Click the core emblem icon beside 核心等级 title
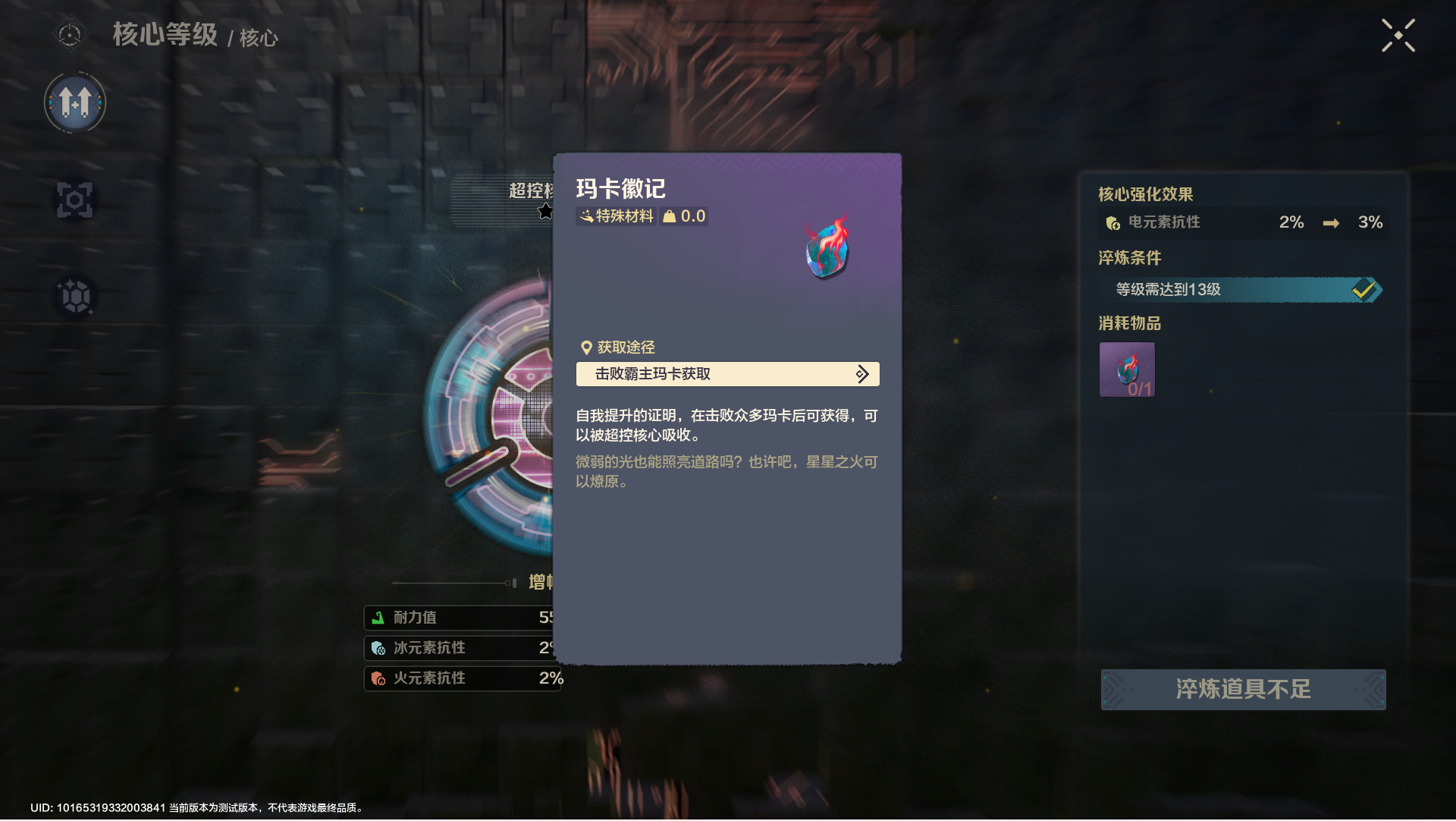The height and width of the screenshot is (821, 1456). (70, 33)
